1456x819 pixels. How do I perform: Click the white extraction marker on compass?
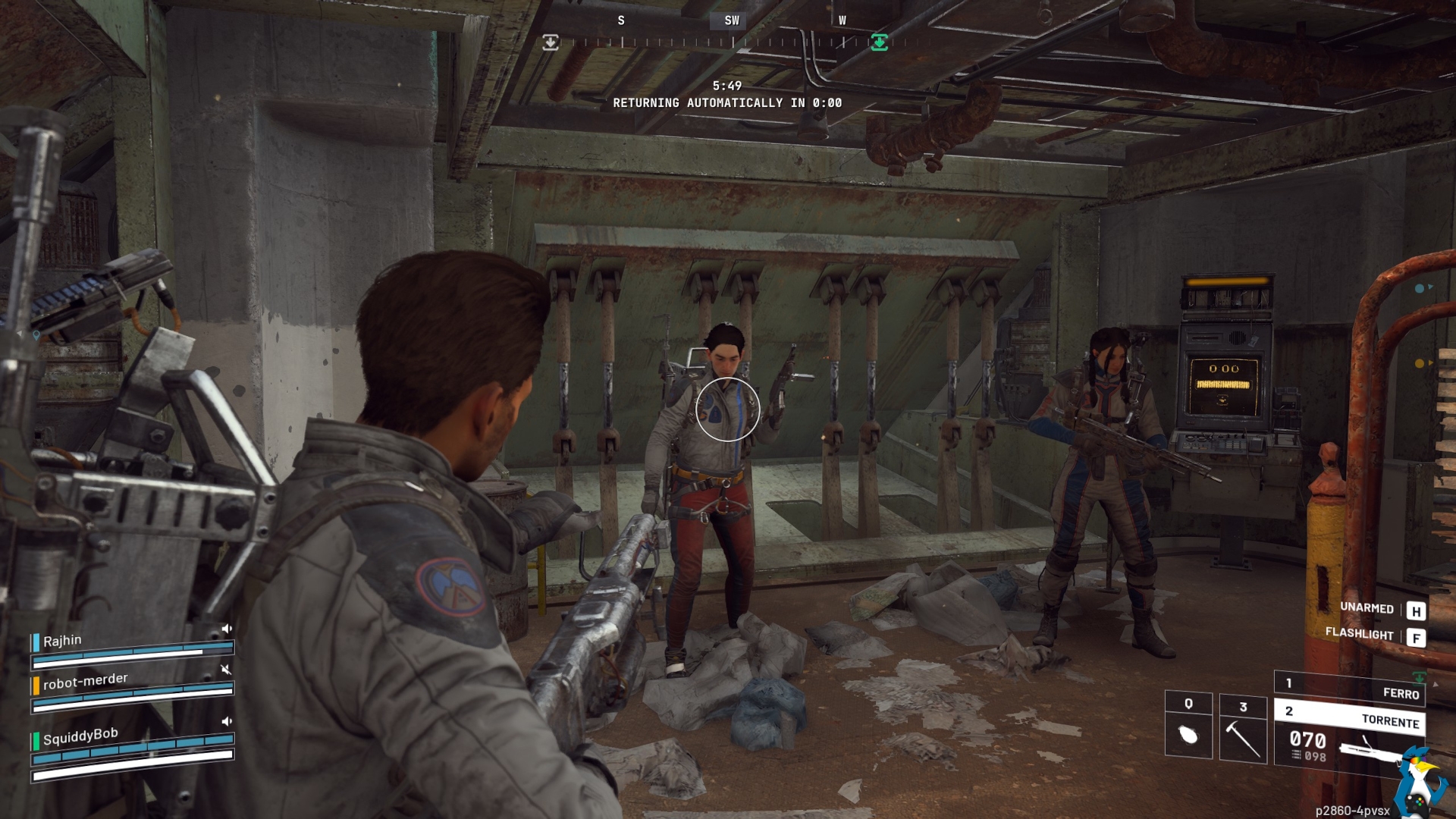(x=551, y=42)
